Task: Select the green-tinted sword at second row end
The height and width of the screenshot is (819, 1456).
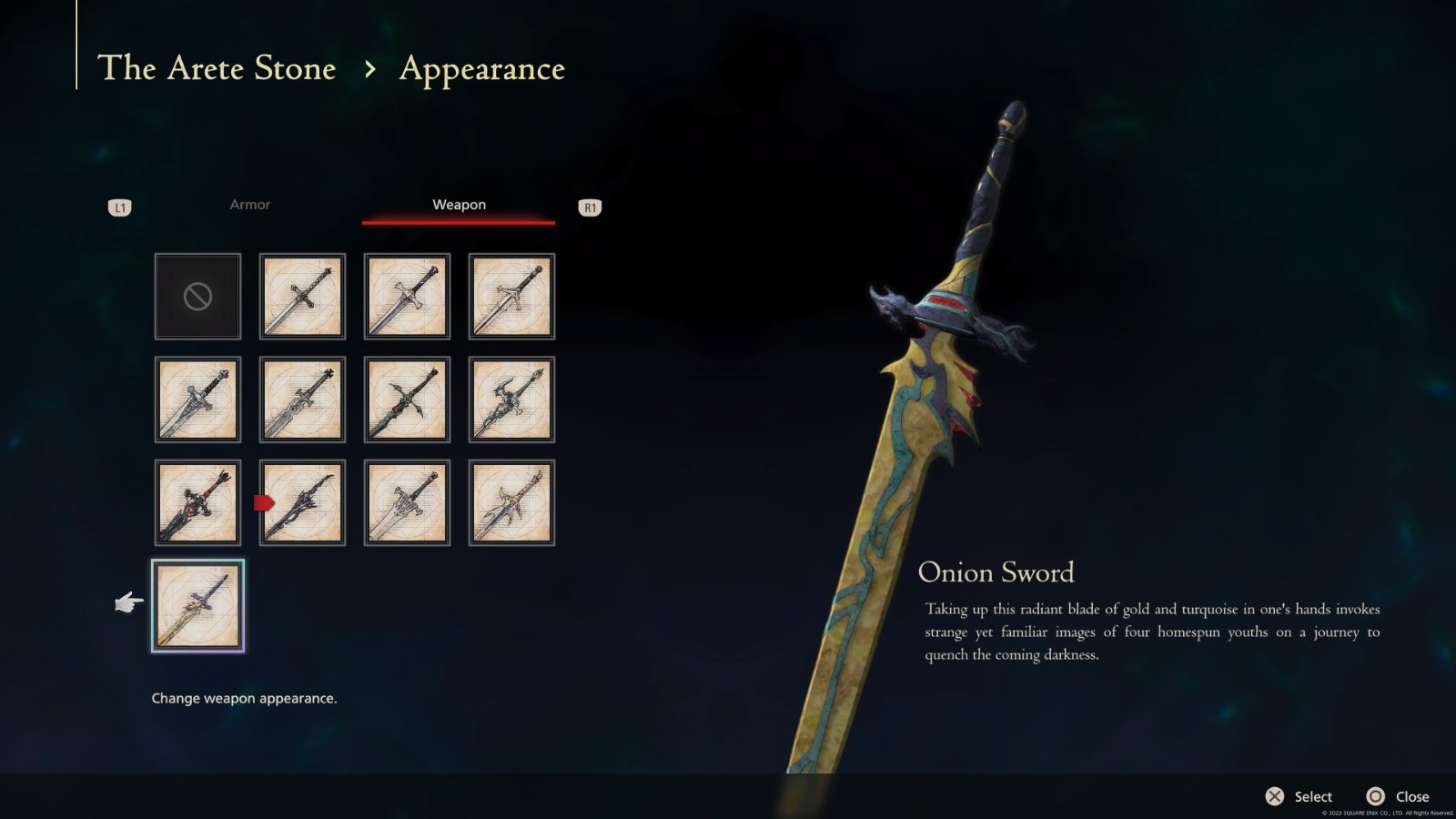Action: (511, 398)
